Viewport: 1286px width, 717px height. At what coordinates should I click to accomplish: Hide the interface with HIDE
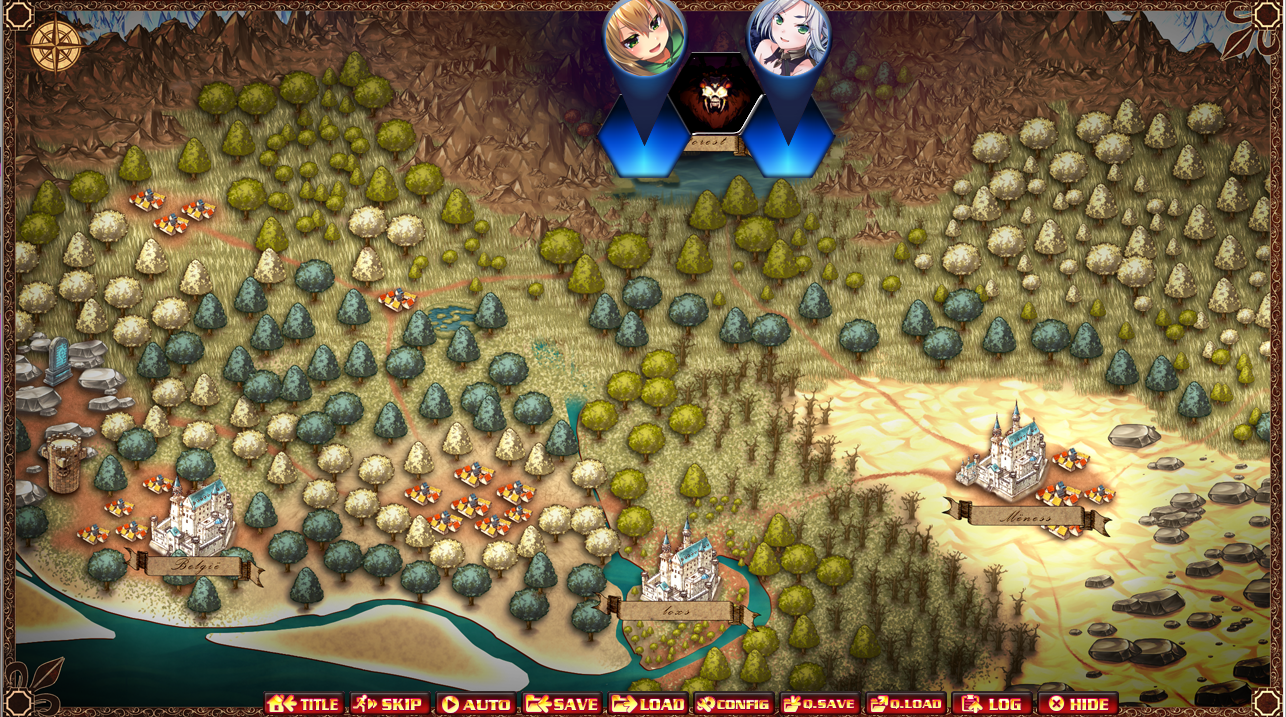(1077, 704)
